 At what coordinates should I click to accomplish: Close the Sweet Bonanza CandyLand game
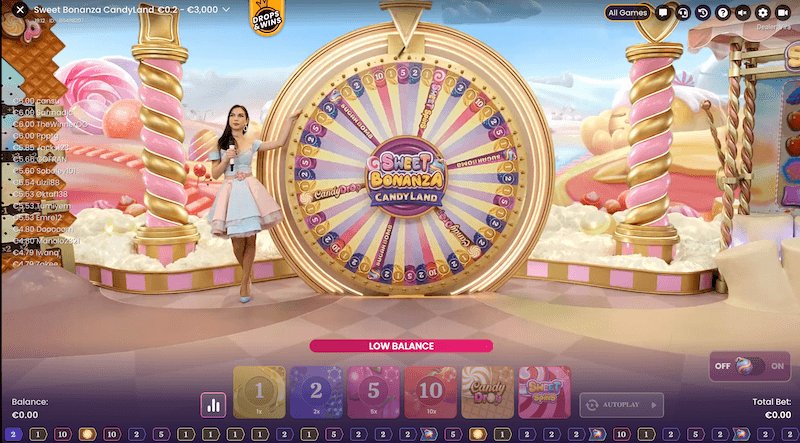19,10
